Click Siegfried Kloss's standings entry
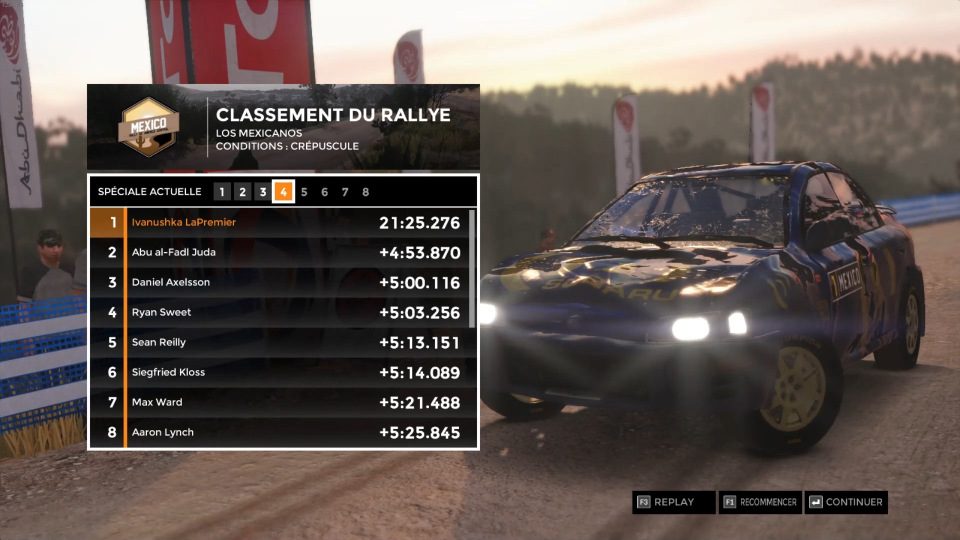The width and height of the screenshot is (960, 540). click(278, 372)
